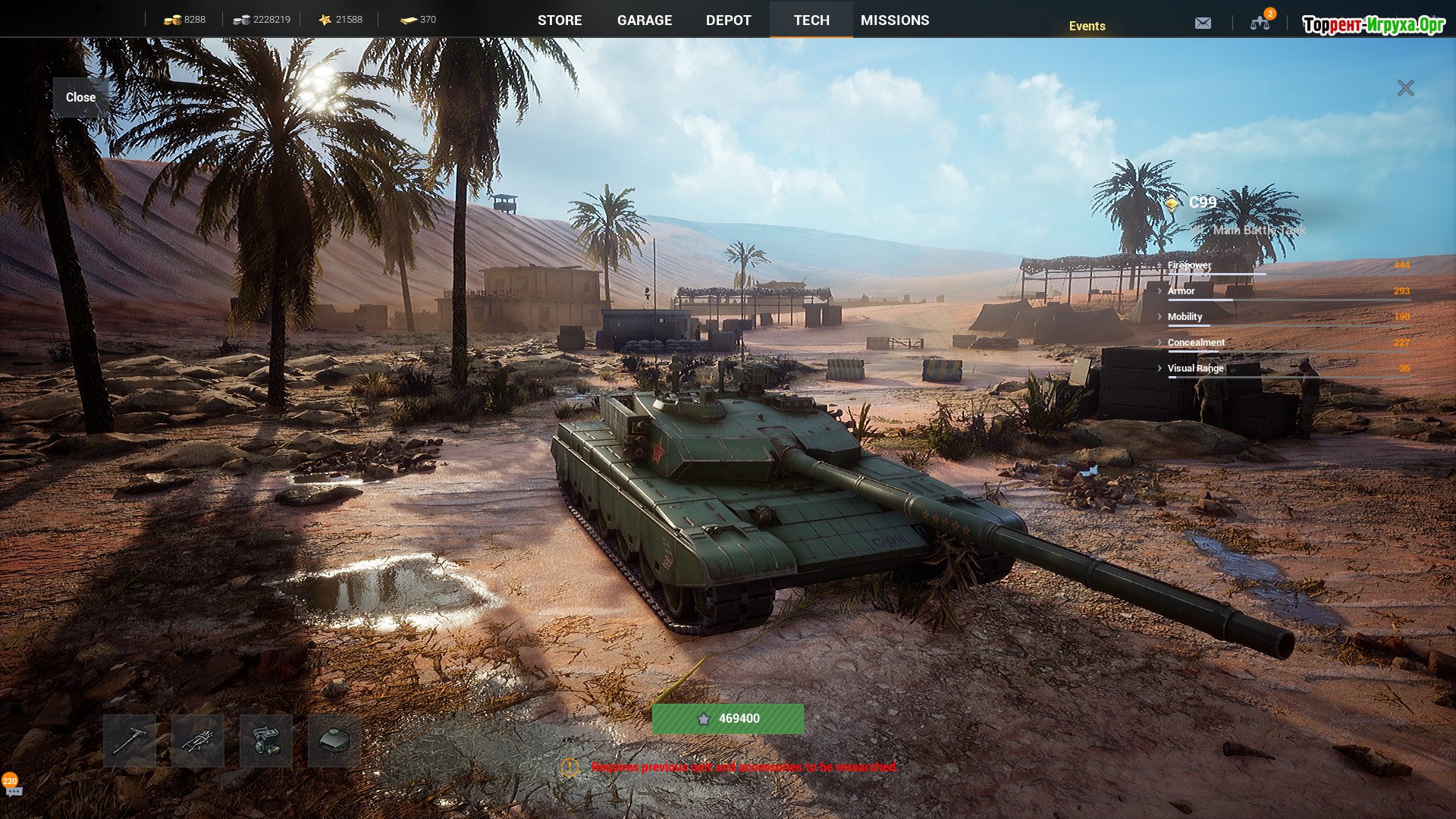
Task: Open the chat bubble with 220 badge
Action: (x=13, y=789)
